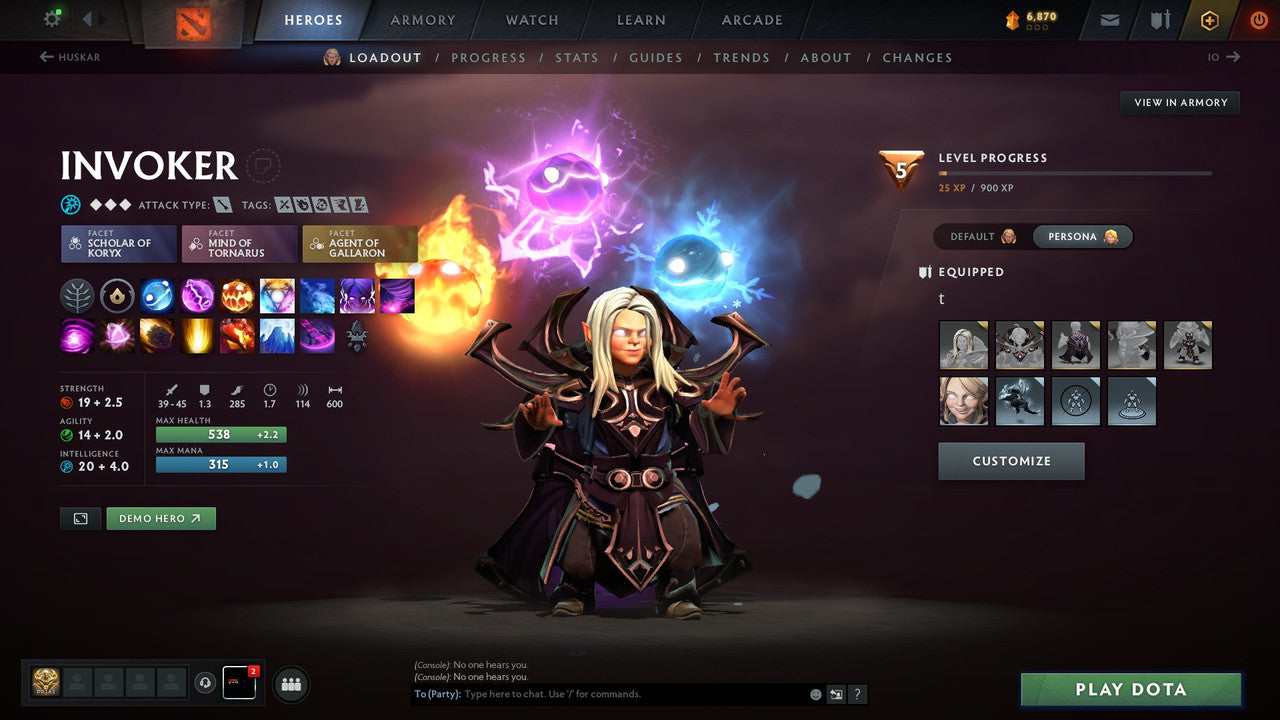Select the Scholar of Koryx facet
Image resolution: width=1280 pixels, height=720 pixels.
pos(118,243)
